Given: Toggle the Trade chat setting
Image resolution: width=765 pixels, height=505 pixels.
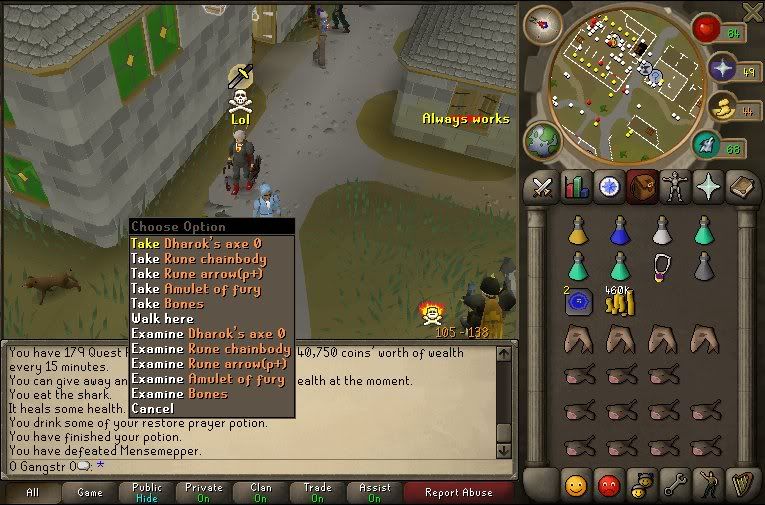Looking at the screenshot, I should 317,492.
